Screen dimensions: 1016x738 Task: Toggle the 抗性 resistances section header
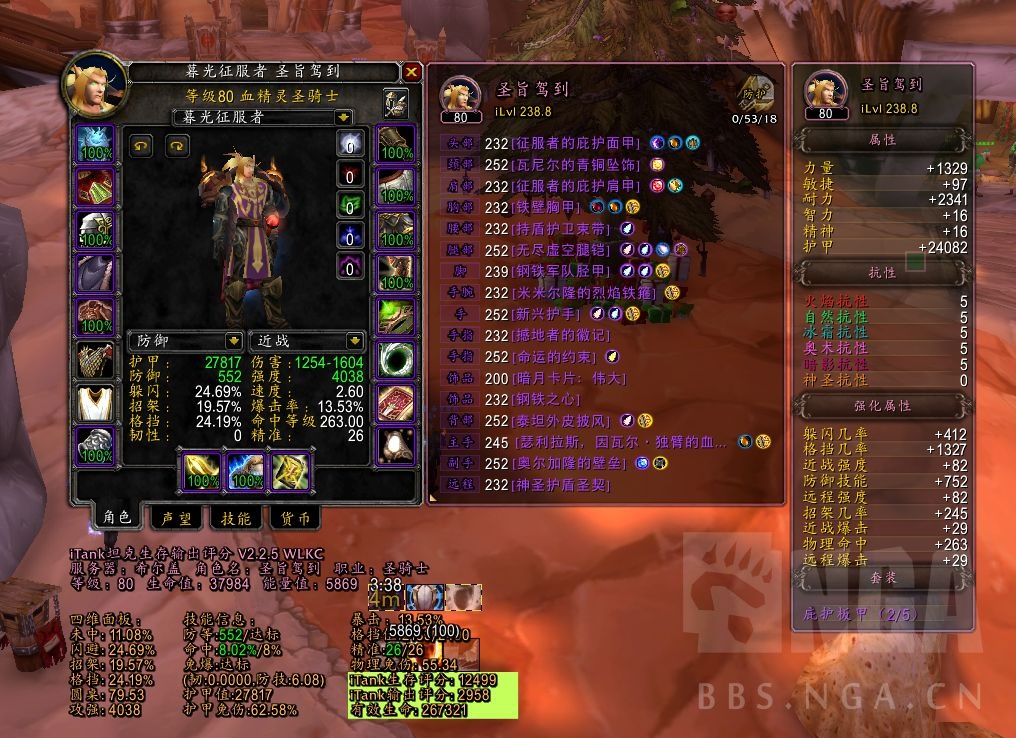point(882,272)
